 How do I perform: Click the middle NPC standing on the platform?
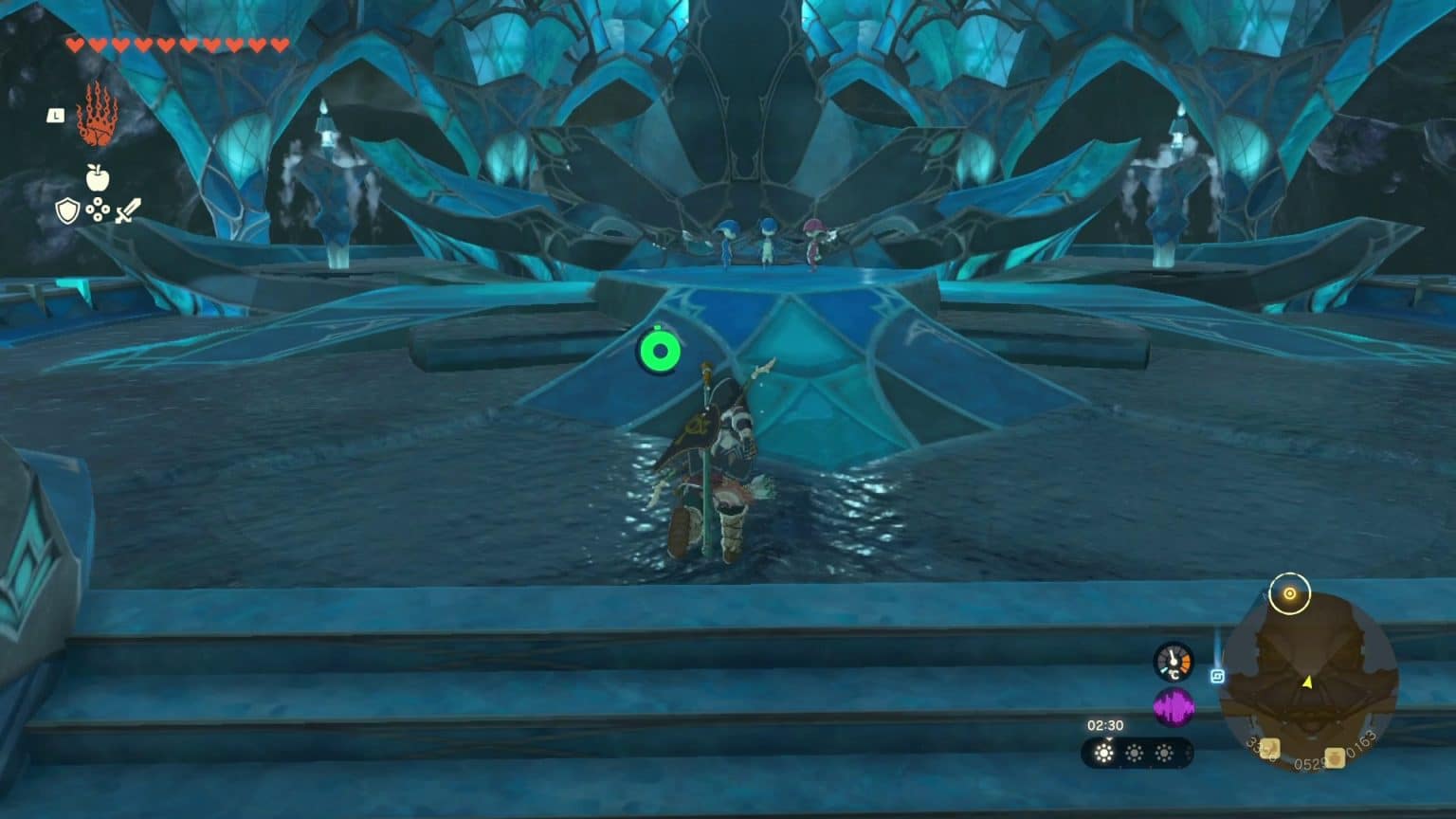[768, 239]
